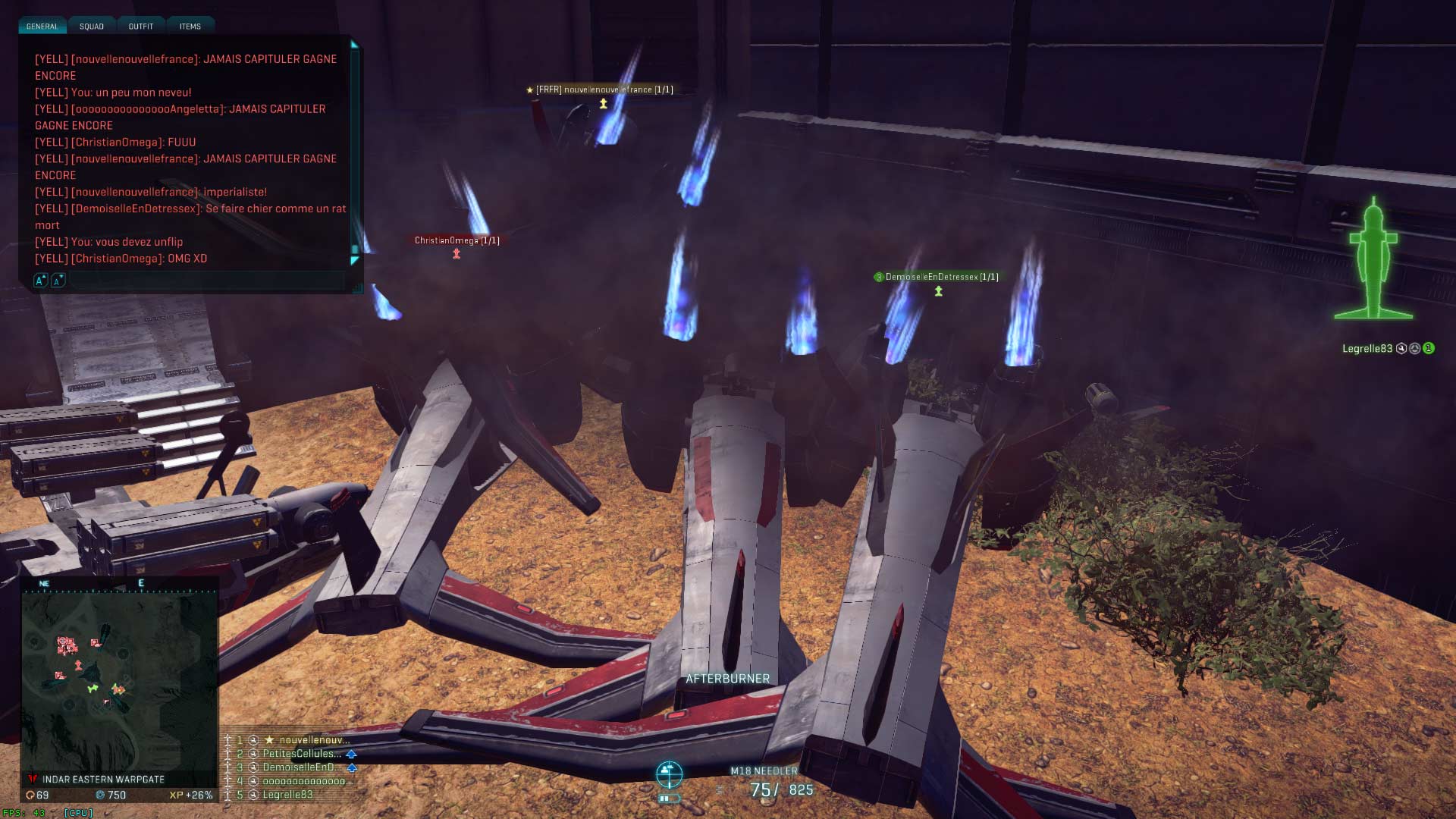This screenshot has height=819, width=1456.
Task: Open the Squad chat tab
Action: pyautogui.click(x=92, y=27)
